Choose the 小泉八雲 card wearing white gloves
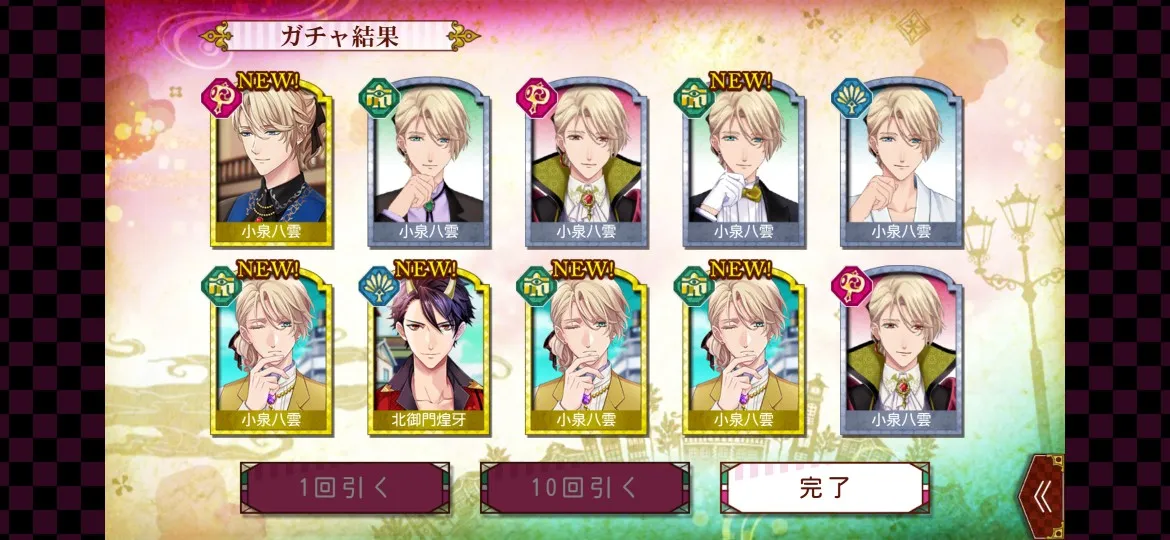This screenshot has height=540, width=1170. point(744,162)
